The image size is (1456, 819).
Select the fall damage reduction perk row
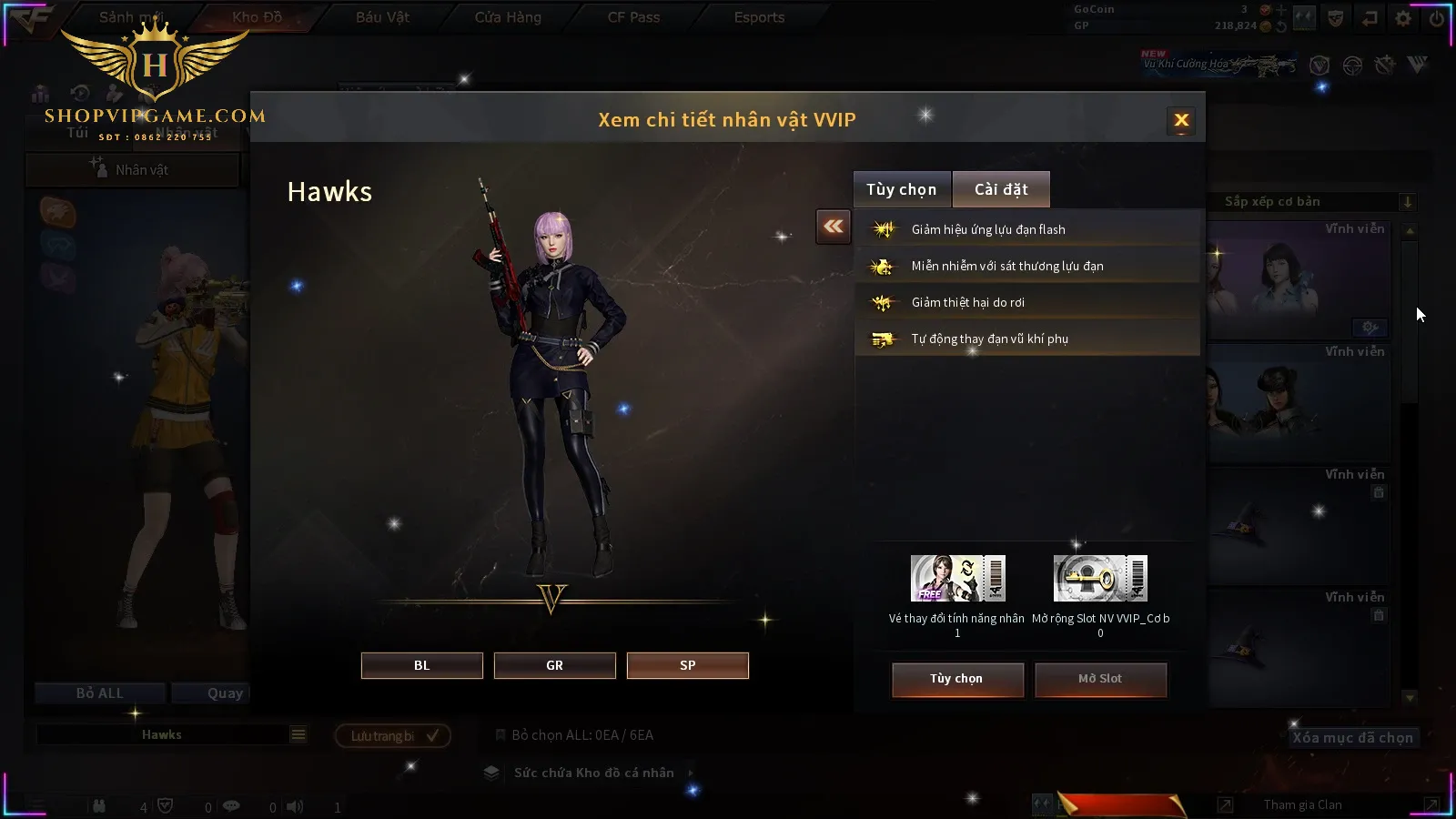[1026, 302]
